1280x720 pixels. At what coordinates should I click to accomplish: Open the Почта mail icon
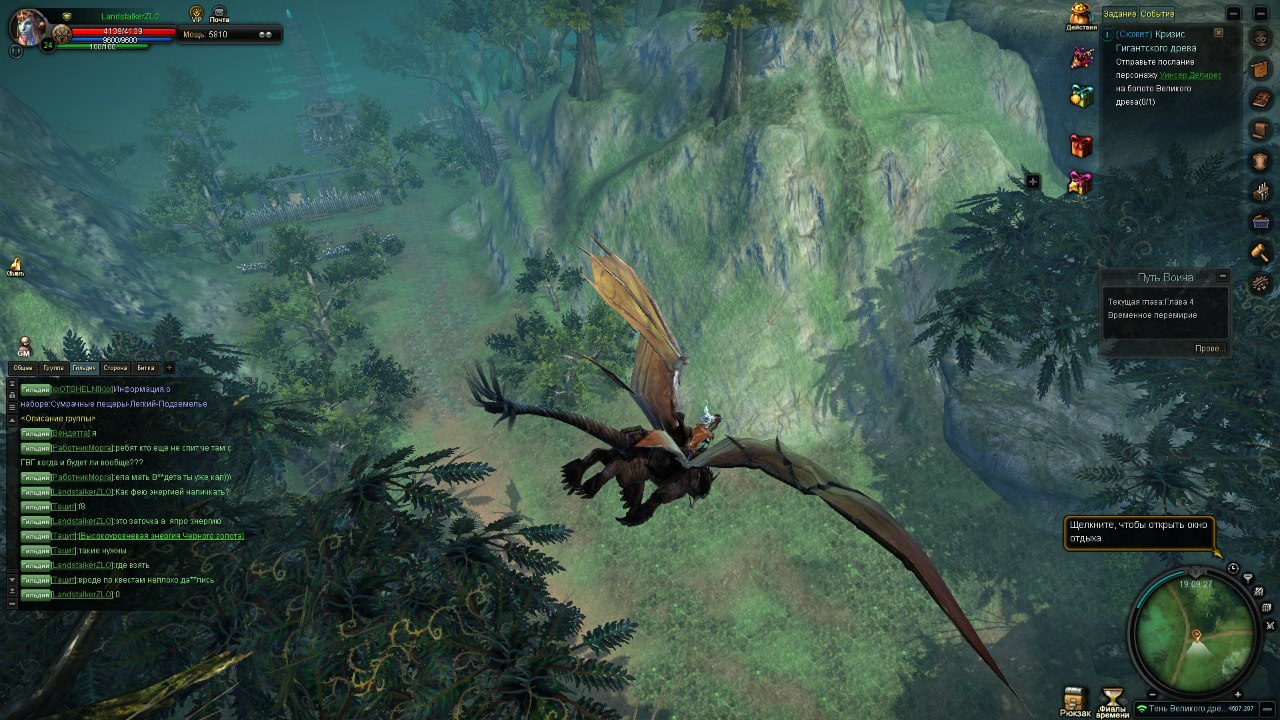(219, 13)
